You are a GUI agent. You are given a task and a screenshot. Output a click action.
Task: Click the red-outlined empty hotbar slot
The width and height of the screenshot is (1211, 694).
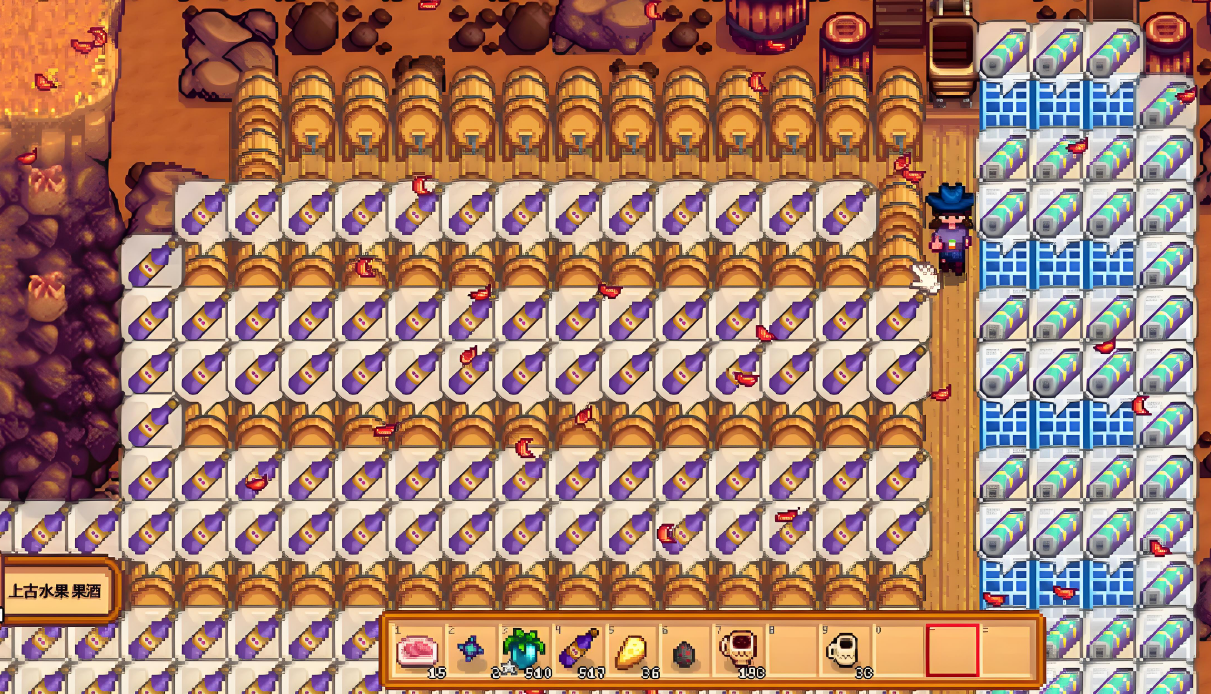(952, 651)
